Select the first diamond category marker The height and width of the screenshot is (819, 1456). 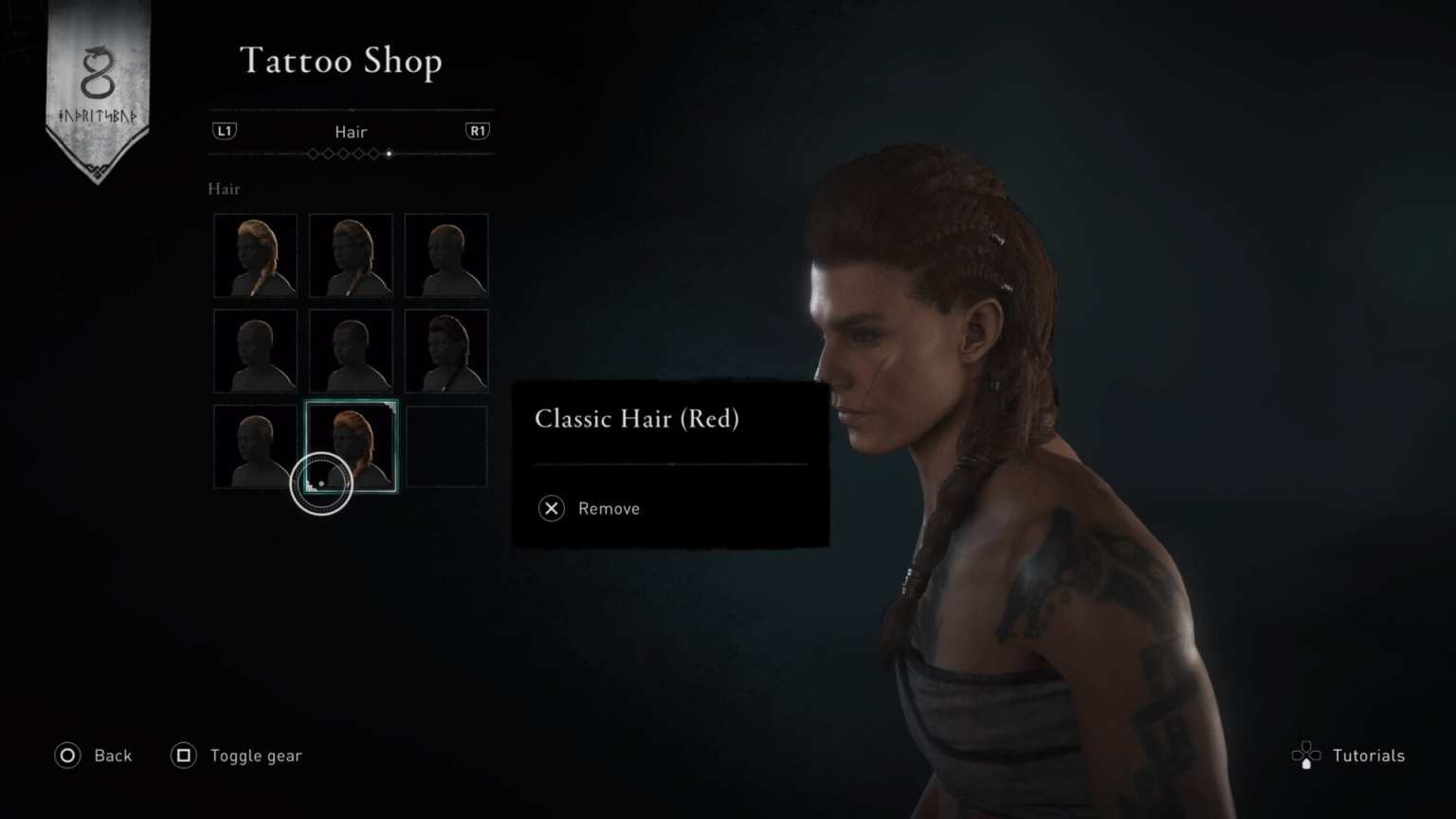click(313, 155)
